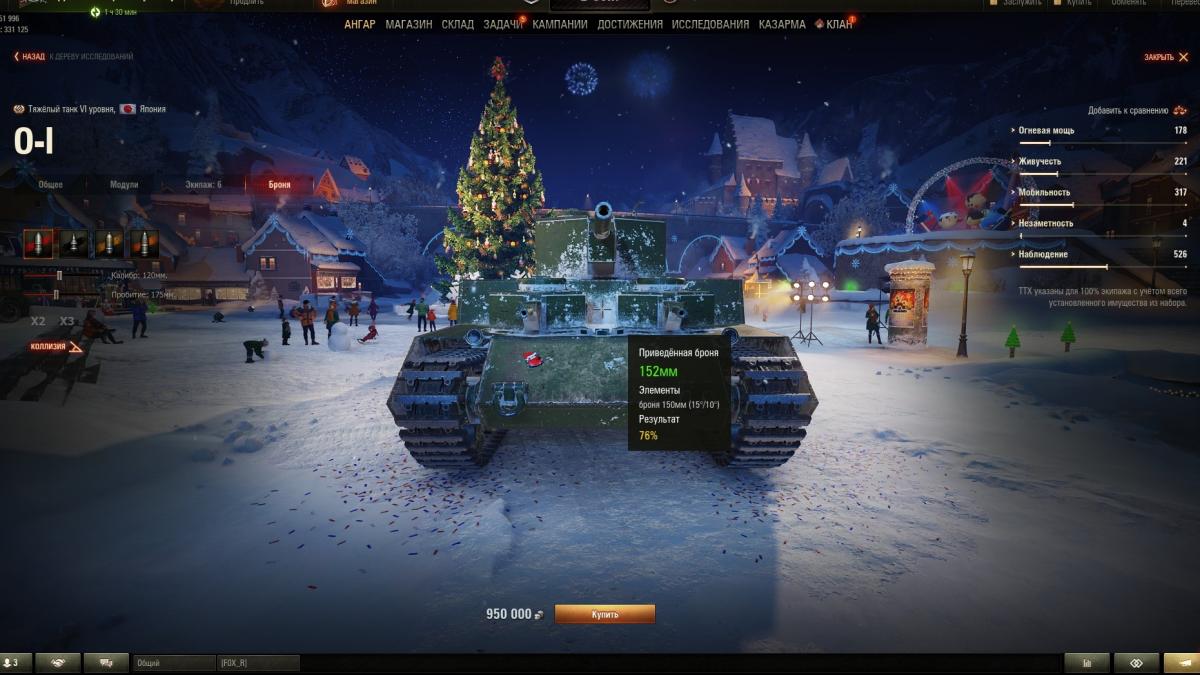
Task: Select the Модули tab
Action: pyautogui.click(x=124, y=185)
